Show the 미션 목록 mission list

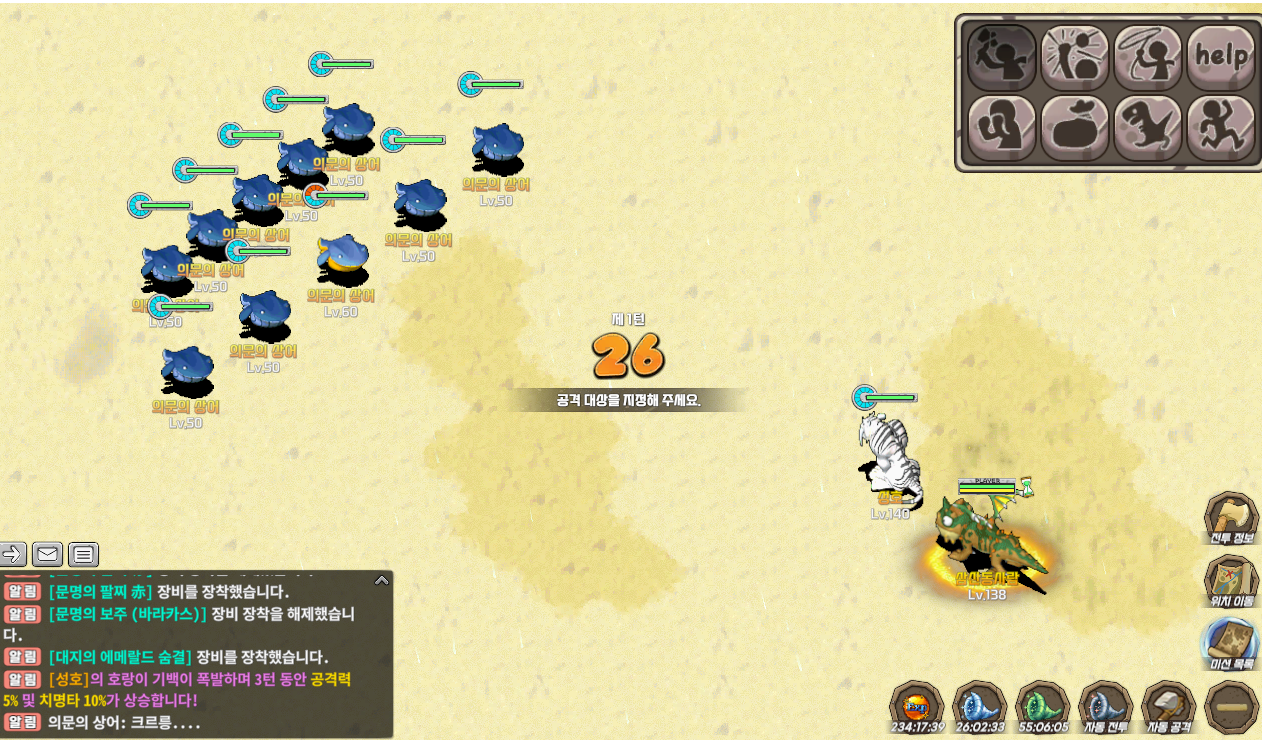1232,644
